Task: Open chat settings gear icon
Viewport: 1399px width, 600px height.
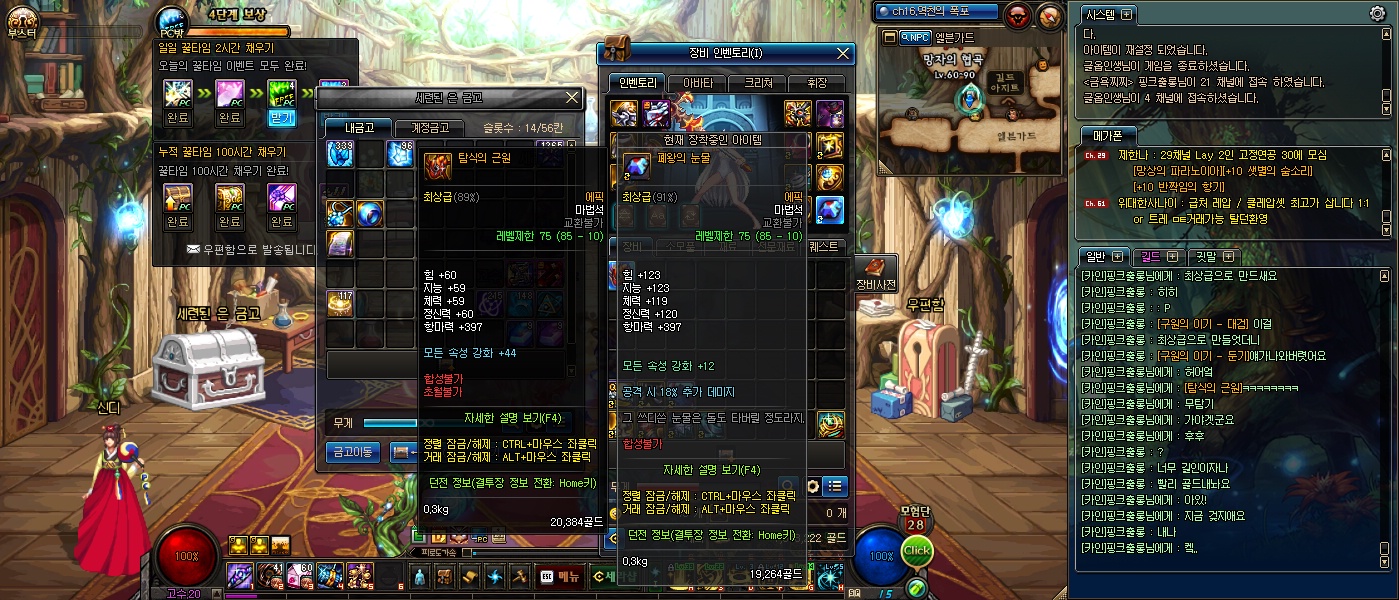Action: [1377, 14]
